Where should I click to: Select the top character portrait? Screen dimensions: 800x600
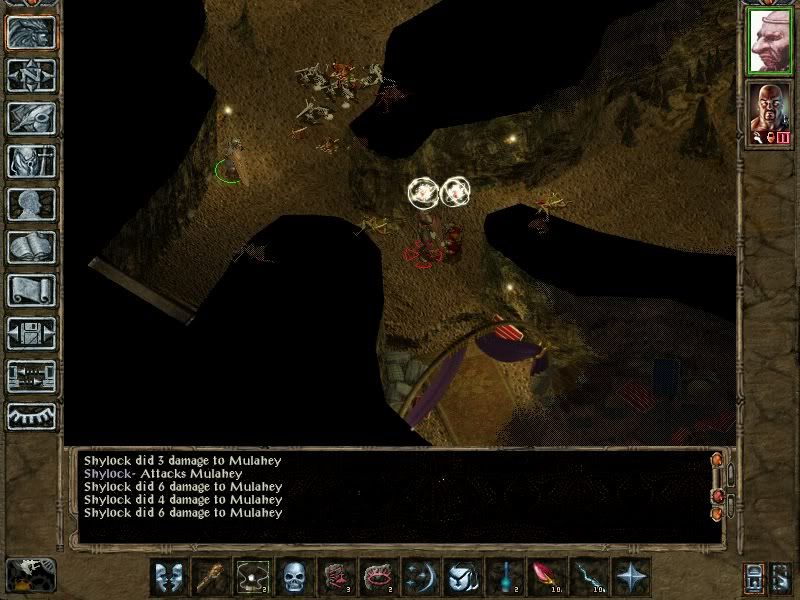[x=770, y=41]
